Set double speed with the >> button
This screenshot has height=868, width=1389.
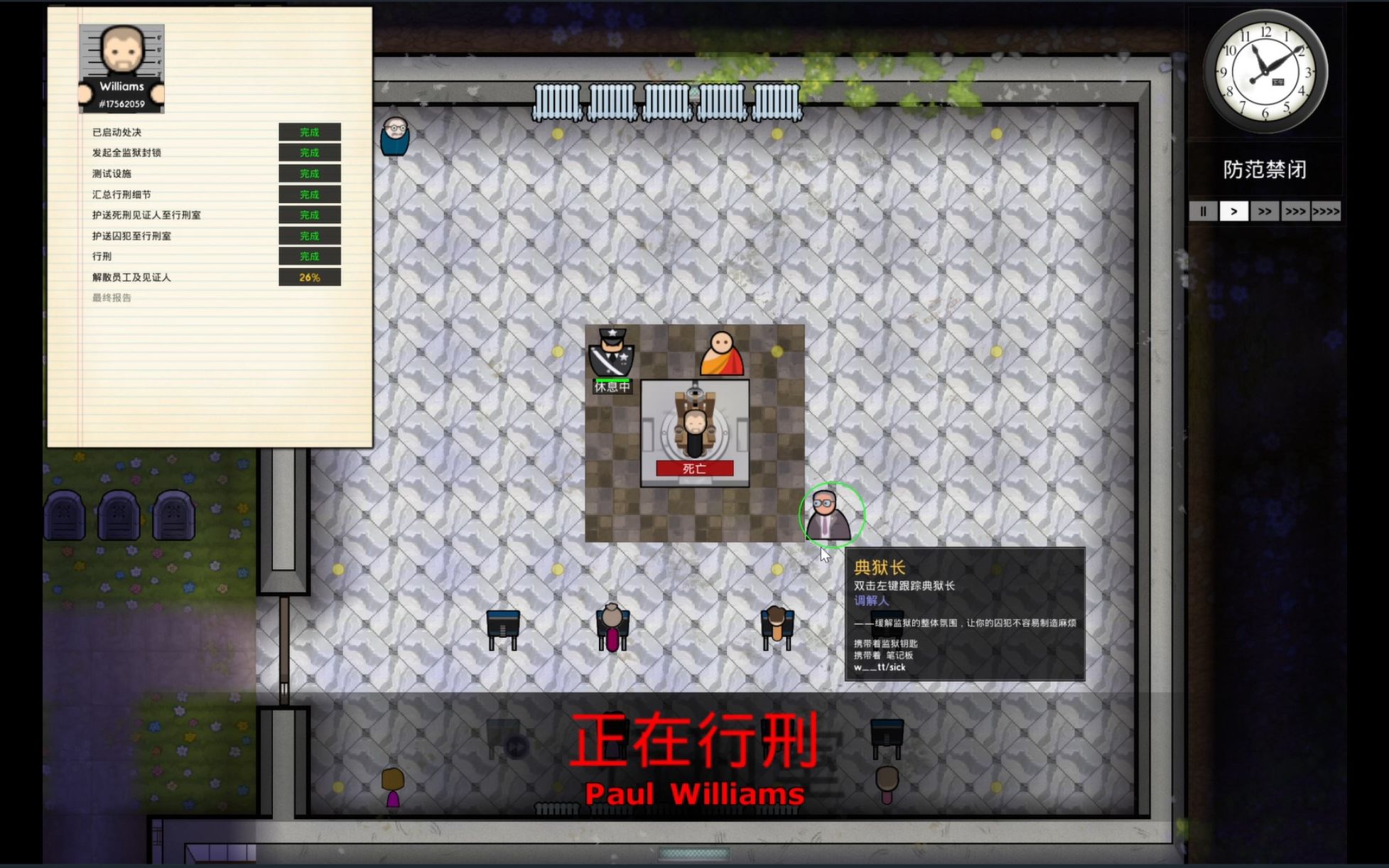point(1265,211)
